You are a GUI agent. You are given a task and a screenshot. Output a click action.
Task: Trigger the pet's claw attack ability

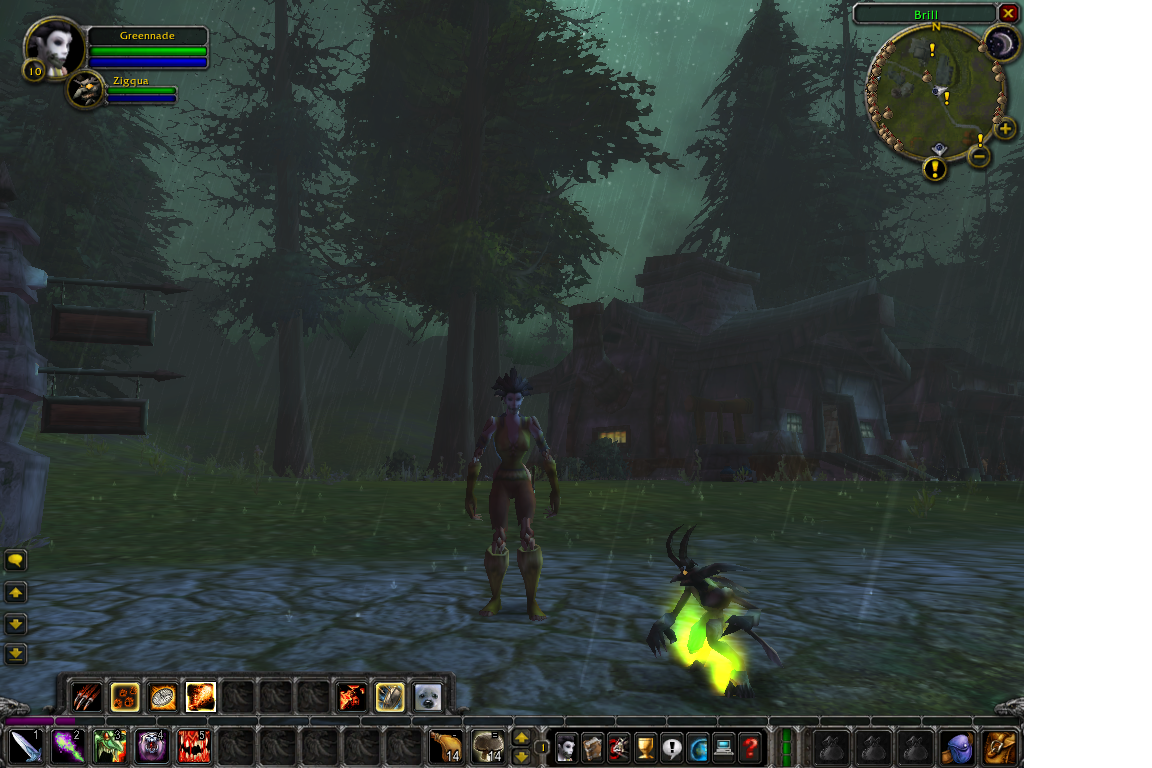[87, 696]
